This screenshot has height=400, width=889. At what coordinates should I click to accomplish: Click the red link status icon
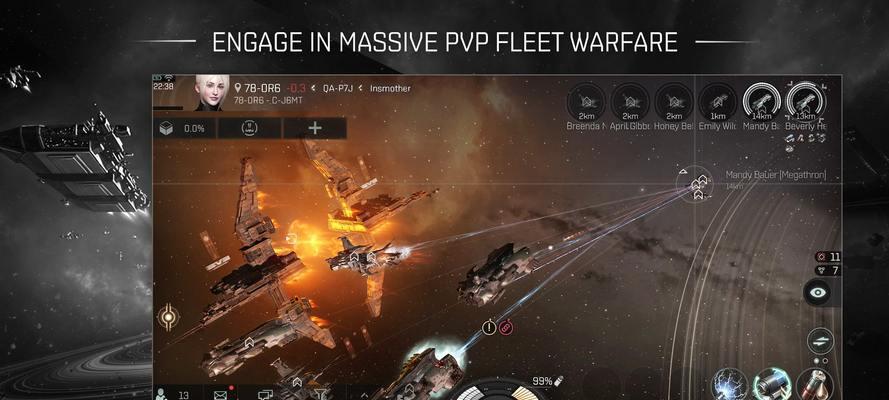point(506,326)
